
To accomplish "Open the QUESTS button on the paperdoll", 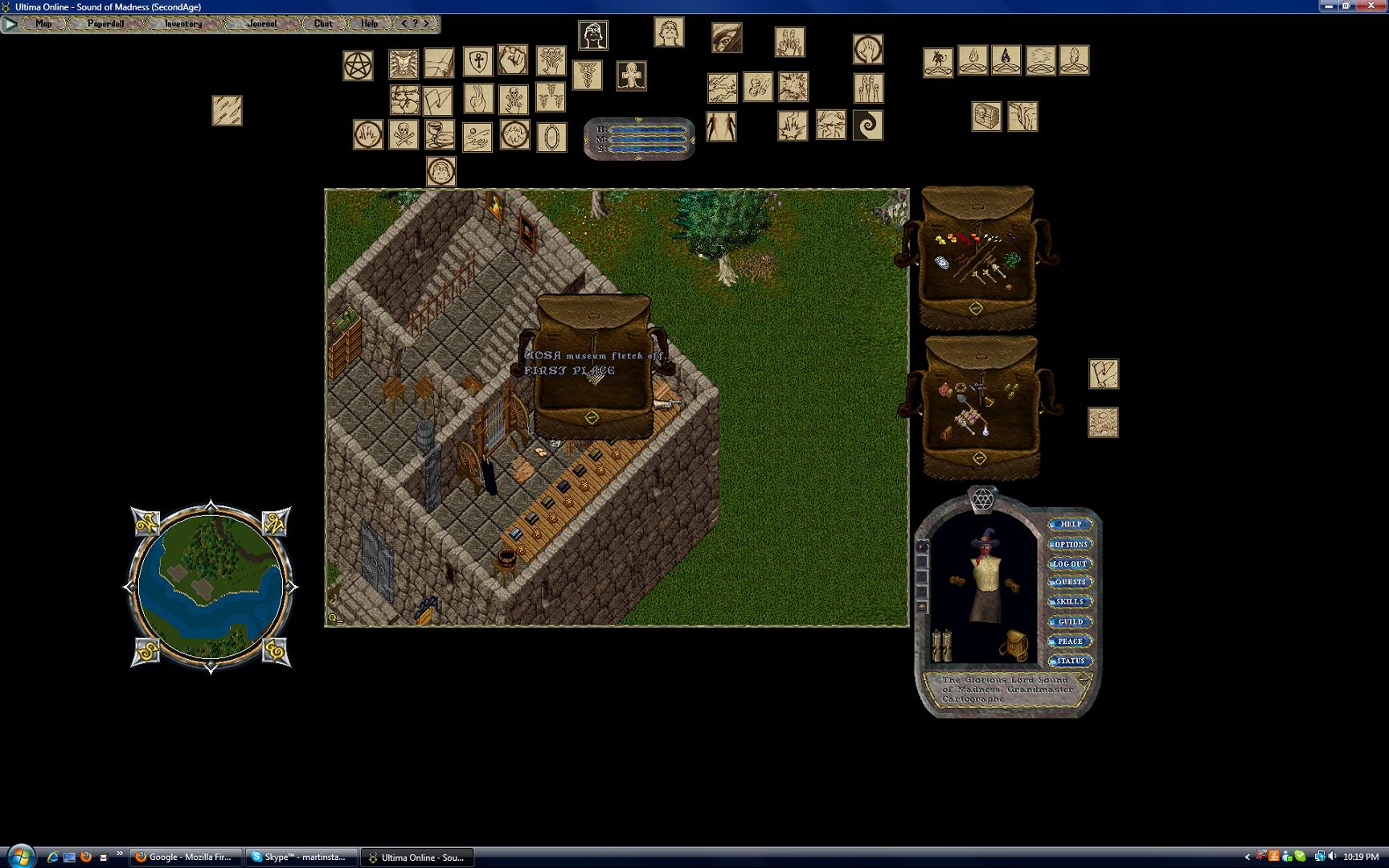I will click(1071, 583).
